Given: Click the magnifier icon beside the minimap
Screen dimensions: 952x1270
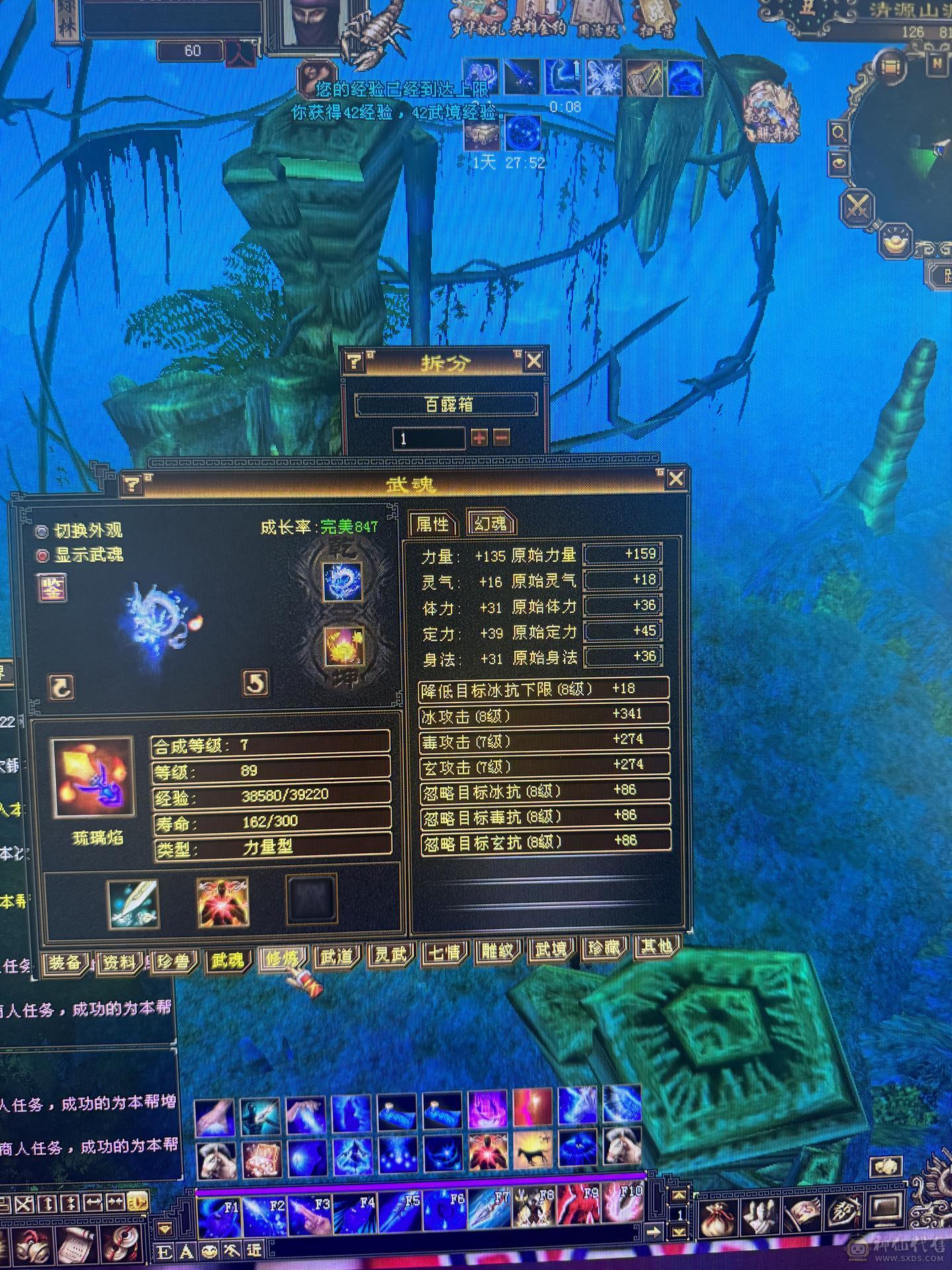Looking at the screenshot, I should 838,132.
